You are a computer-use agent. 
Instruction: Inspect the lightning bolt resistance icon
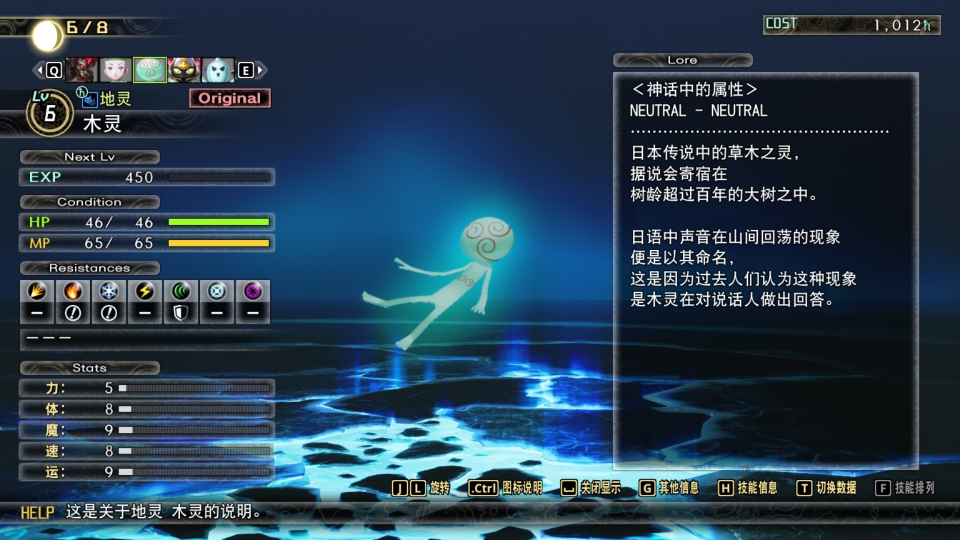(x=144, y=291)
